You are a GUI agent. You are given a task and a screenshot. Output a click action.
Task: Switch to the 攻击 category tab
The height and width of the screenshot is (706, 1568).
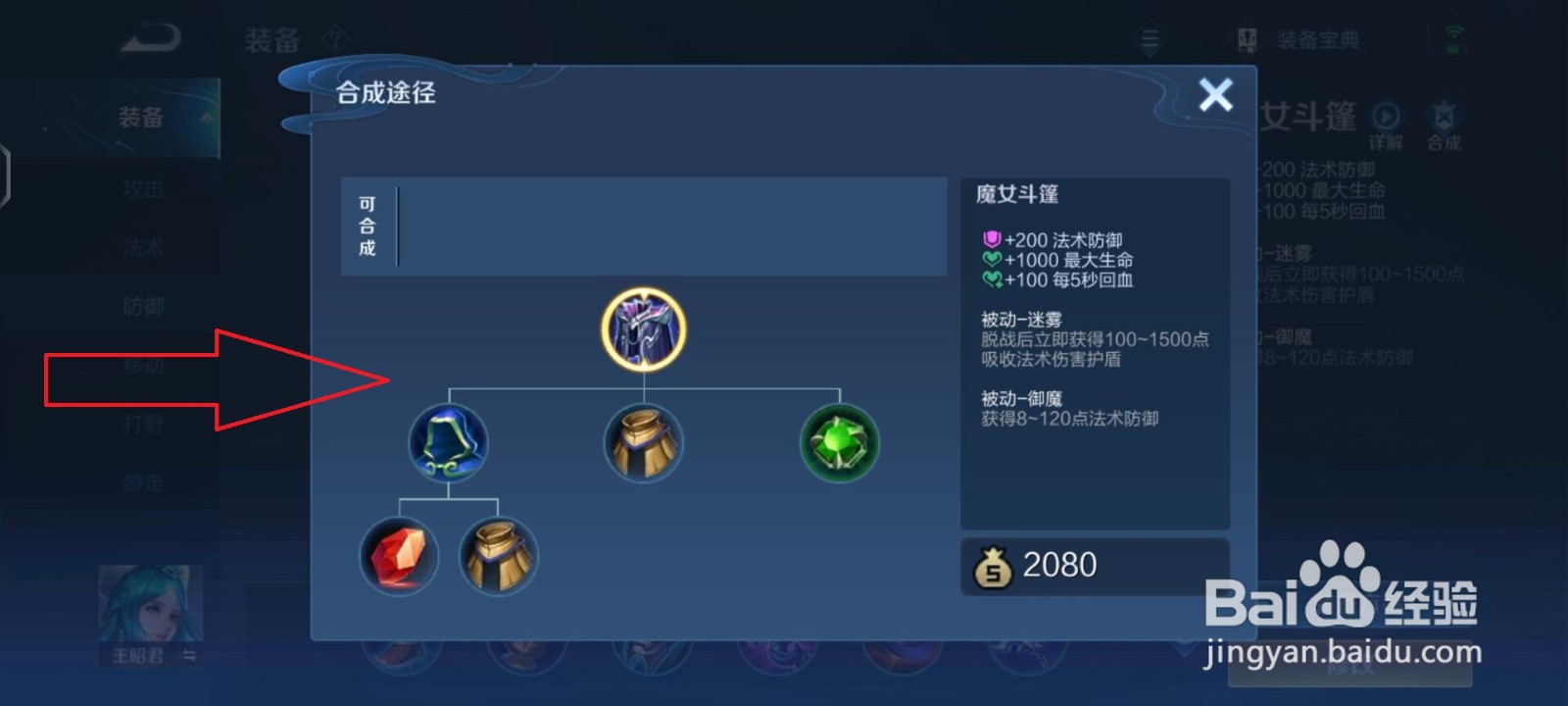142,188
